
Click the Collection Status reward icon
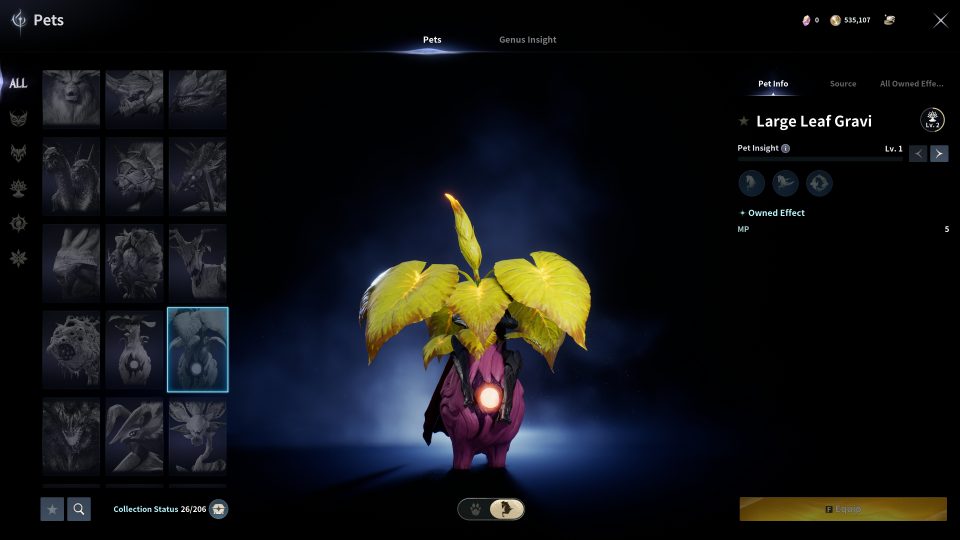pyautogui.click(x=218, y=509)
